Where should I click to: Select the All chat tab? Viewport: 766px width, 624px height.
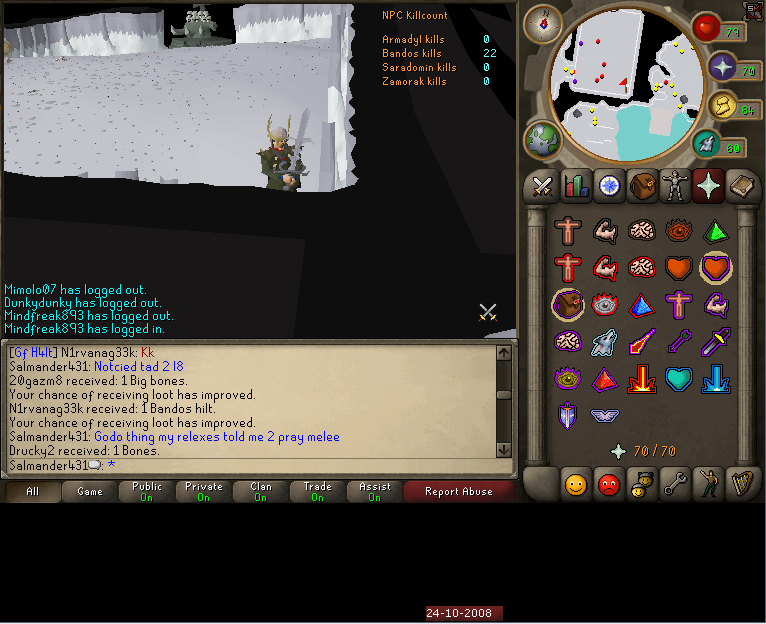(x=33, y=491)
